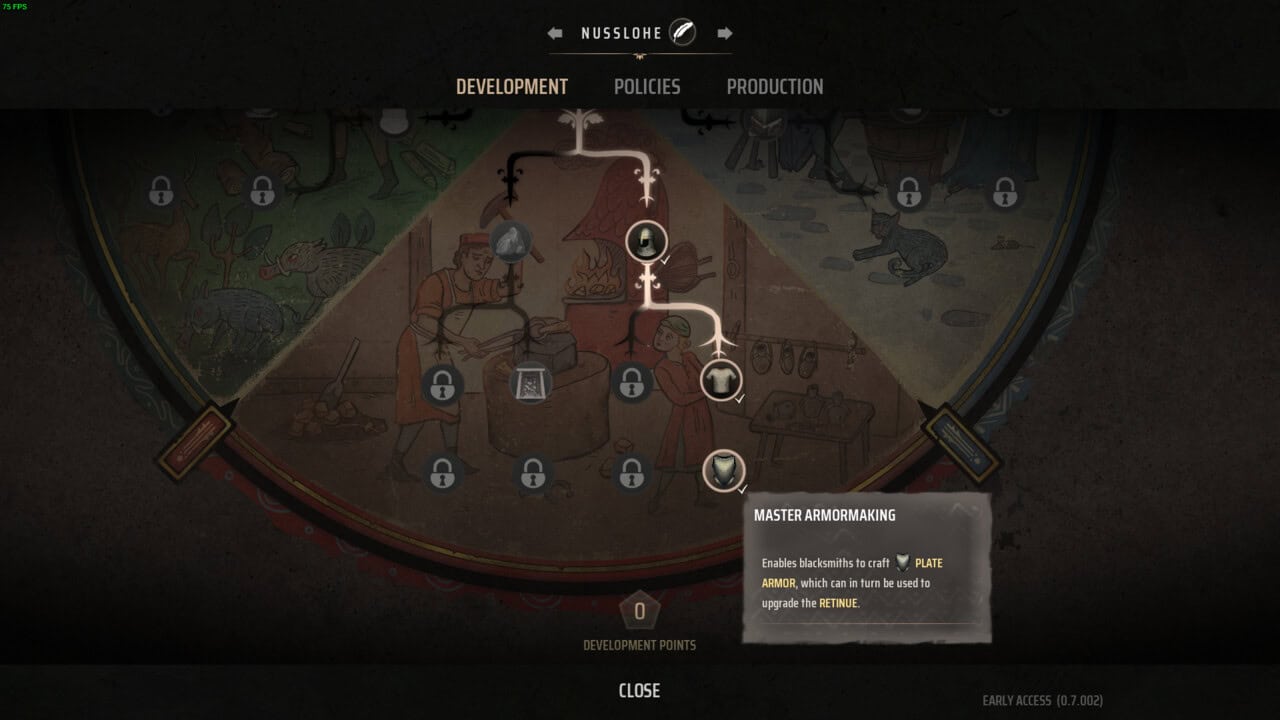Click the blue diamond emblem on right
The image size is (1280, 720).
(x=960, y=442)
